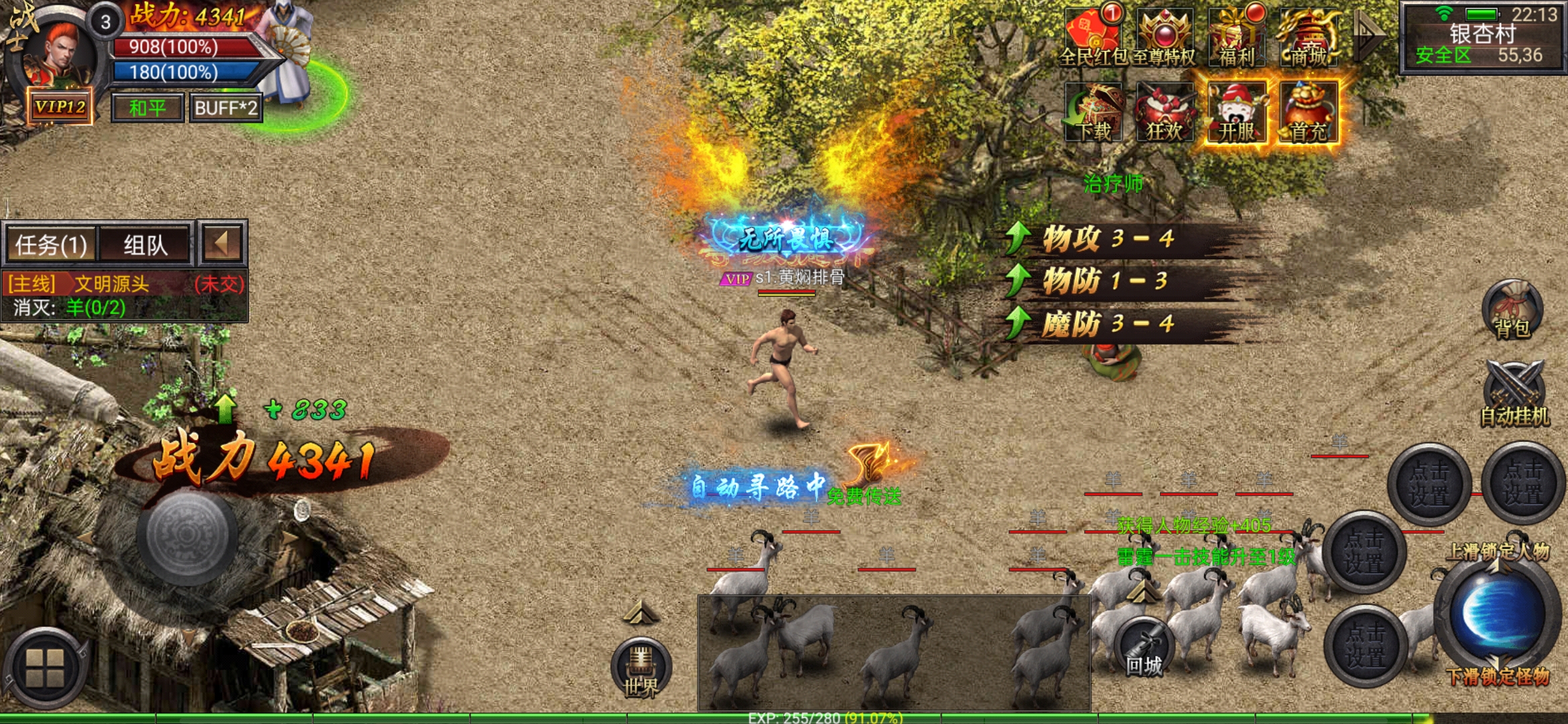Switch to the 任务(1) quest tab

pyautogui.click(x=52, y=245)
